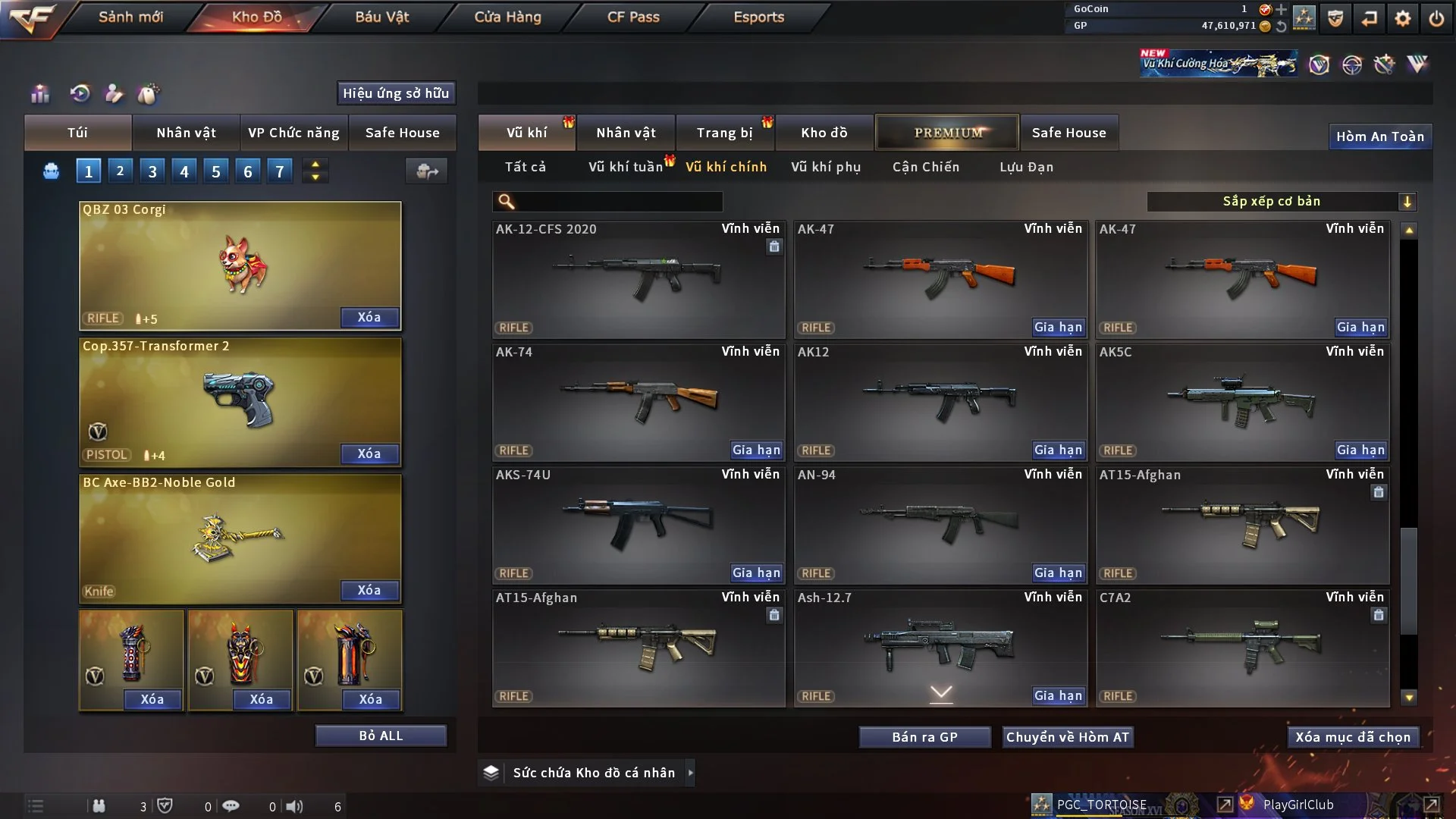Open the Cửa Hàng shop menu
Image resolution: width=1456 pixels, height=819 pixels.
click(507, 17)
